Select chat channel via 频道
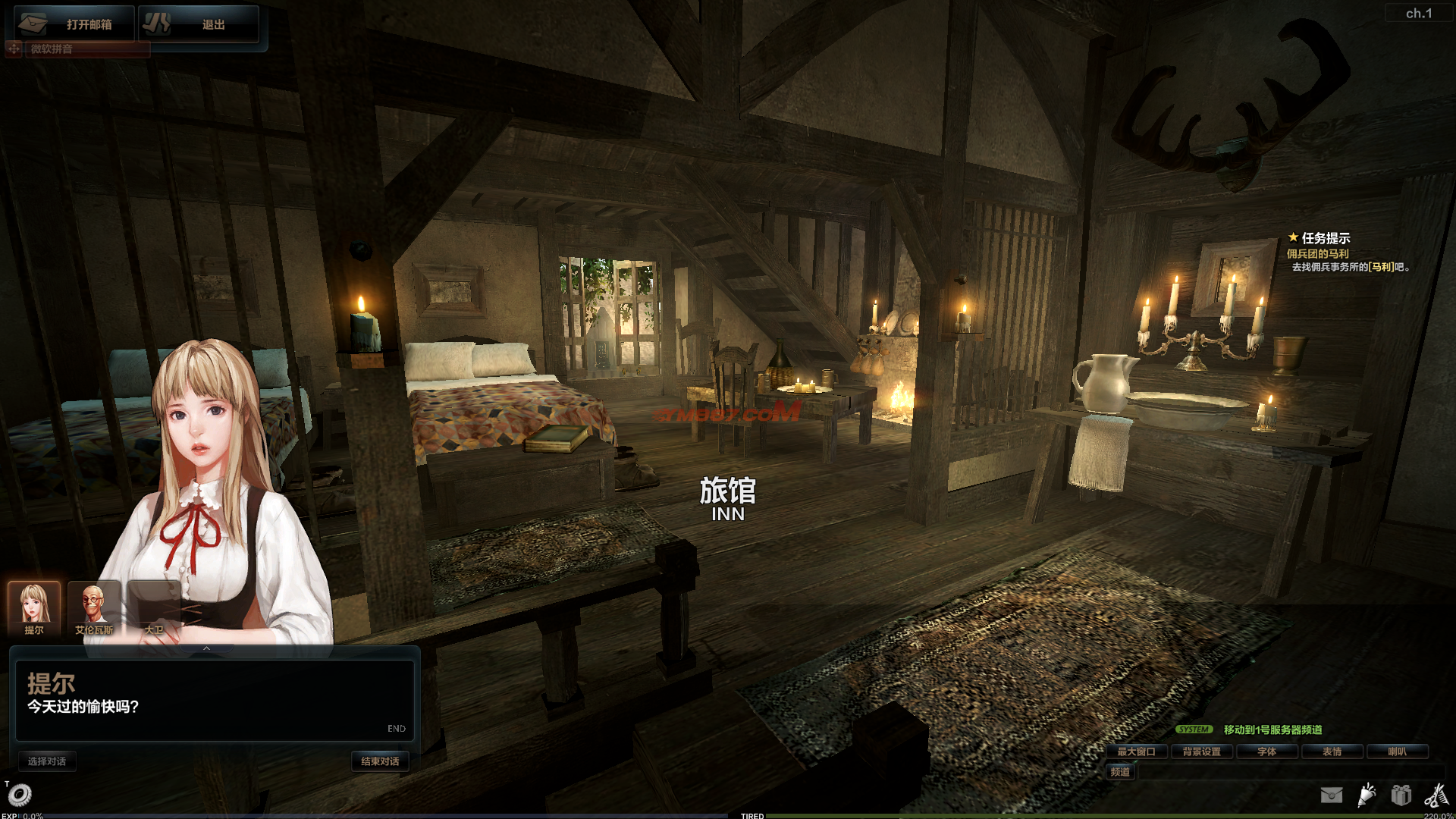The width and height of the screenshot is (1456, 819). click(1120, 772)
